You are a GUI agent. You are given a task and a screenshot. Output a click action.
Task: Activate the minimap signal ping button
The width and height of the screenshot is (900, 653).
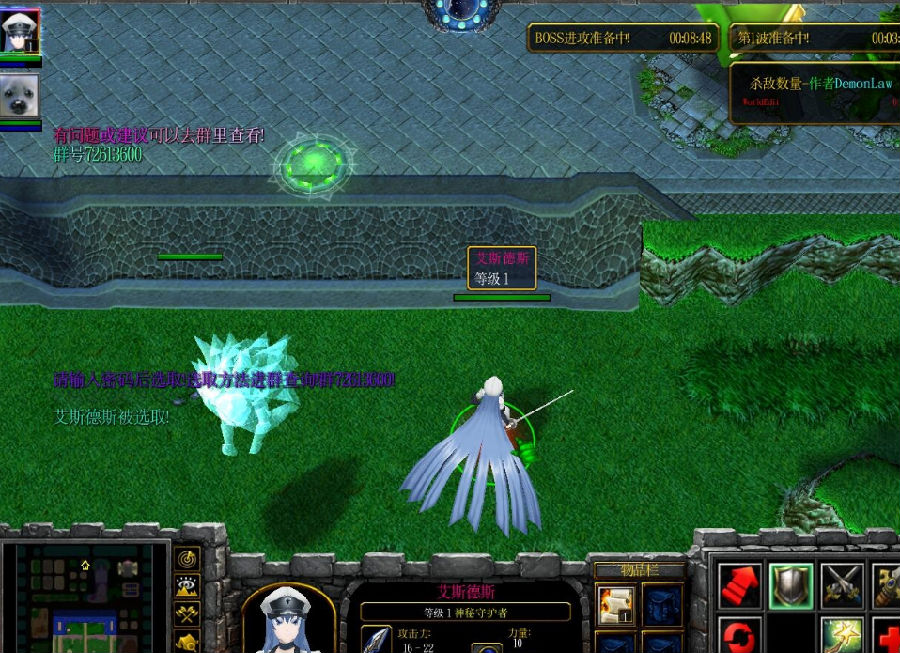[x=187, y=558]
